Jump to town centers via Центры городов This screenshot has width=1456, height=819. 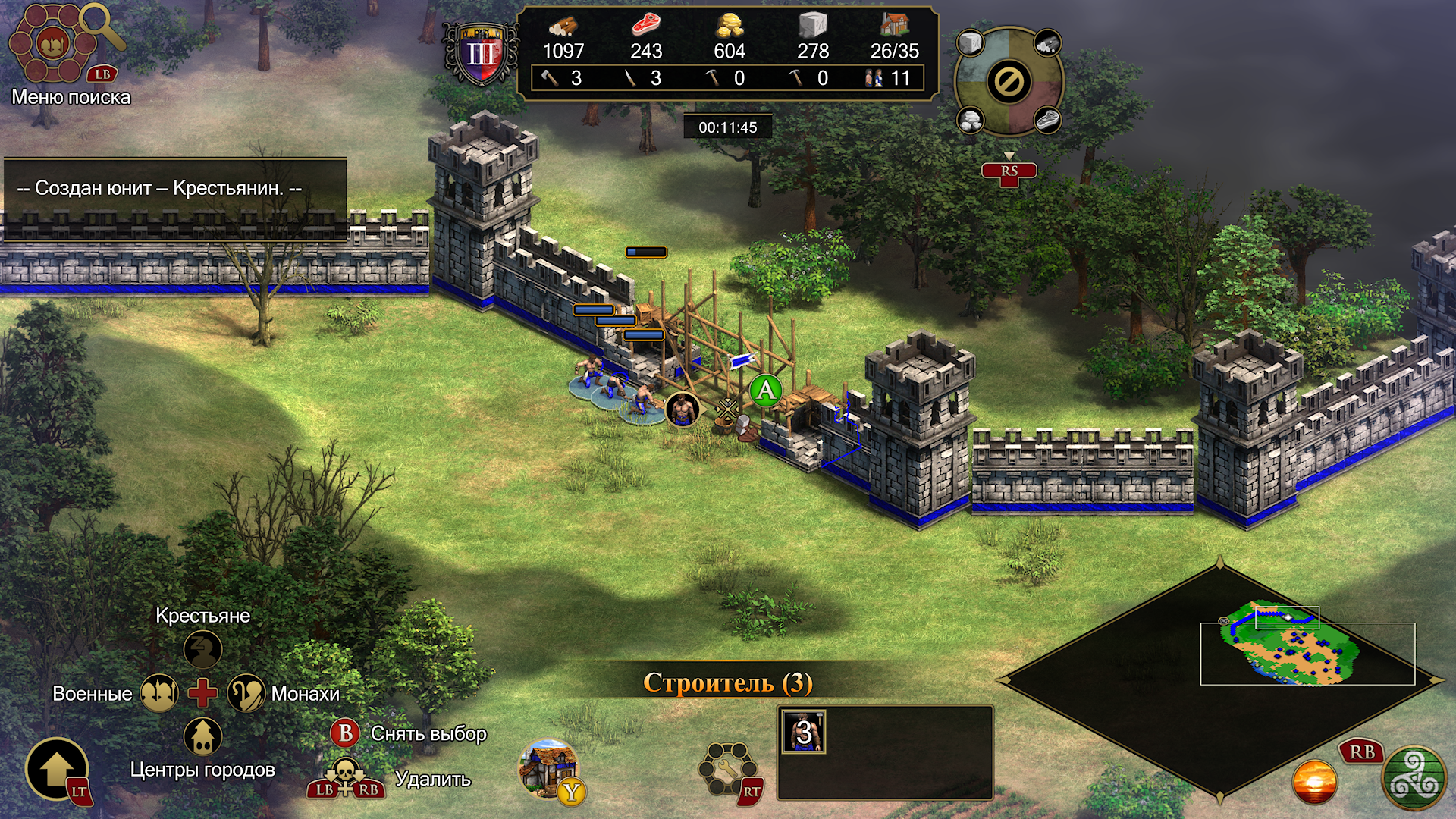(x=202, y=736)
